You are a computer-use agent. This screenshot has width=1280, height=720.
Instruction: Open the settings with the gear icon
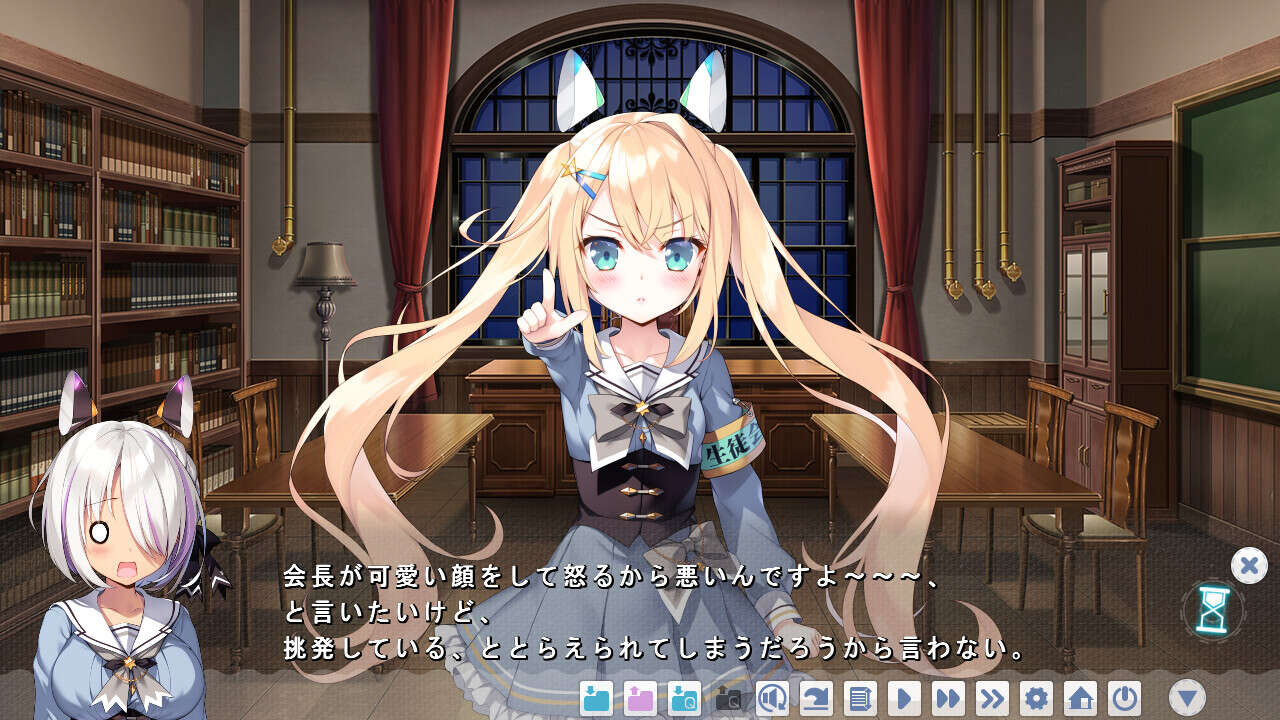pyautogui.click(x=1035, y=700)
